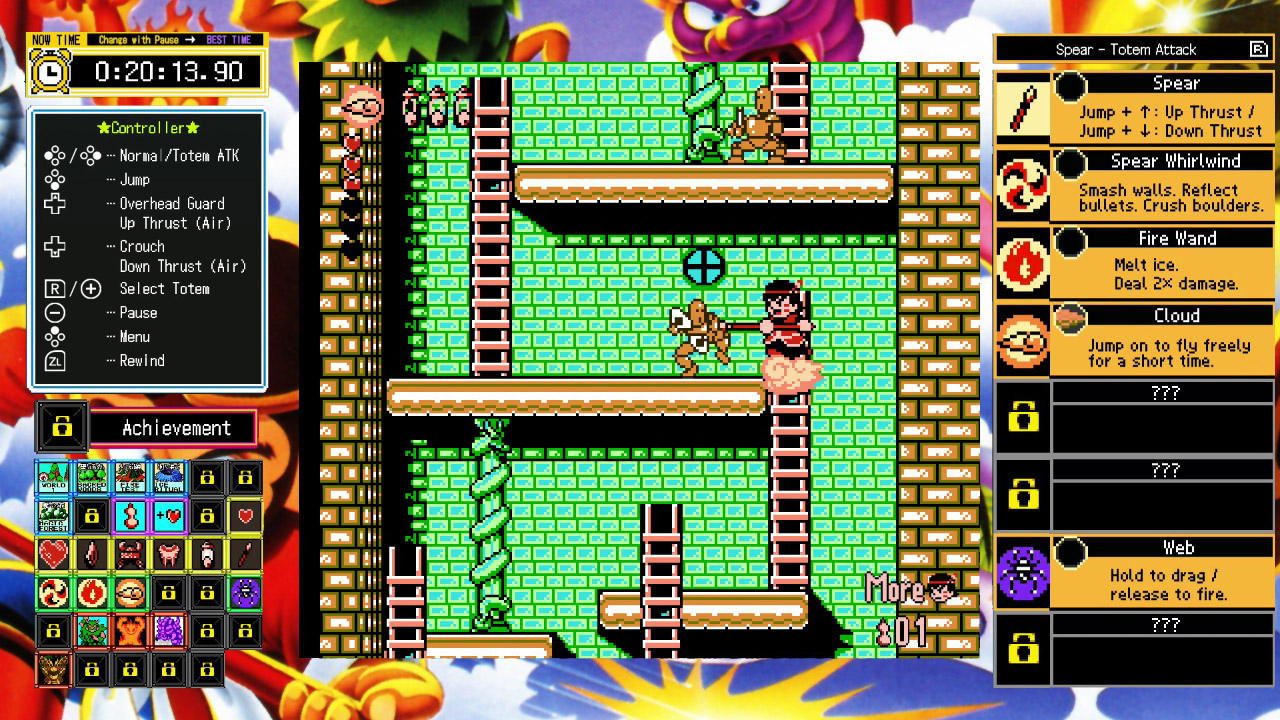The height and width of the screenshot is (720, 1280).
Task: Select the Web spider totem icon
Action: 1022,568
